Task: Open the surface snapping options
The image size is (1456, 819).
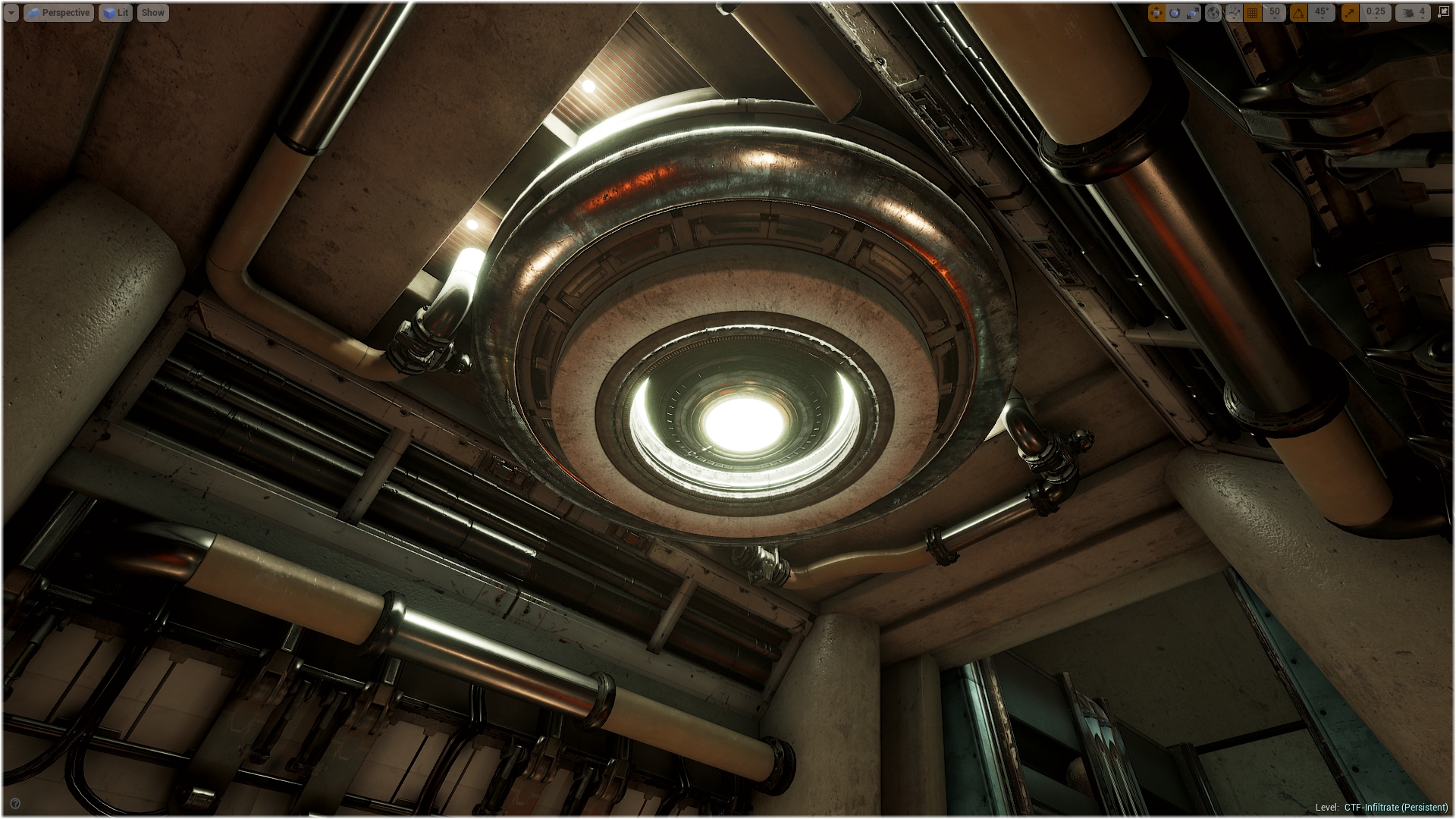Action: point(1233,13)
